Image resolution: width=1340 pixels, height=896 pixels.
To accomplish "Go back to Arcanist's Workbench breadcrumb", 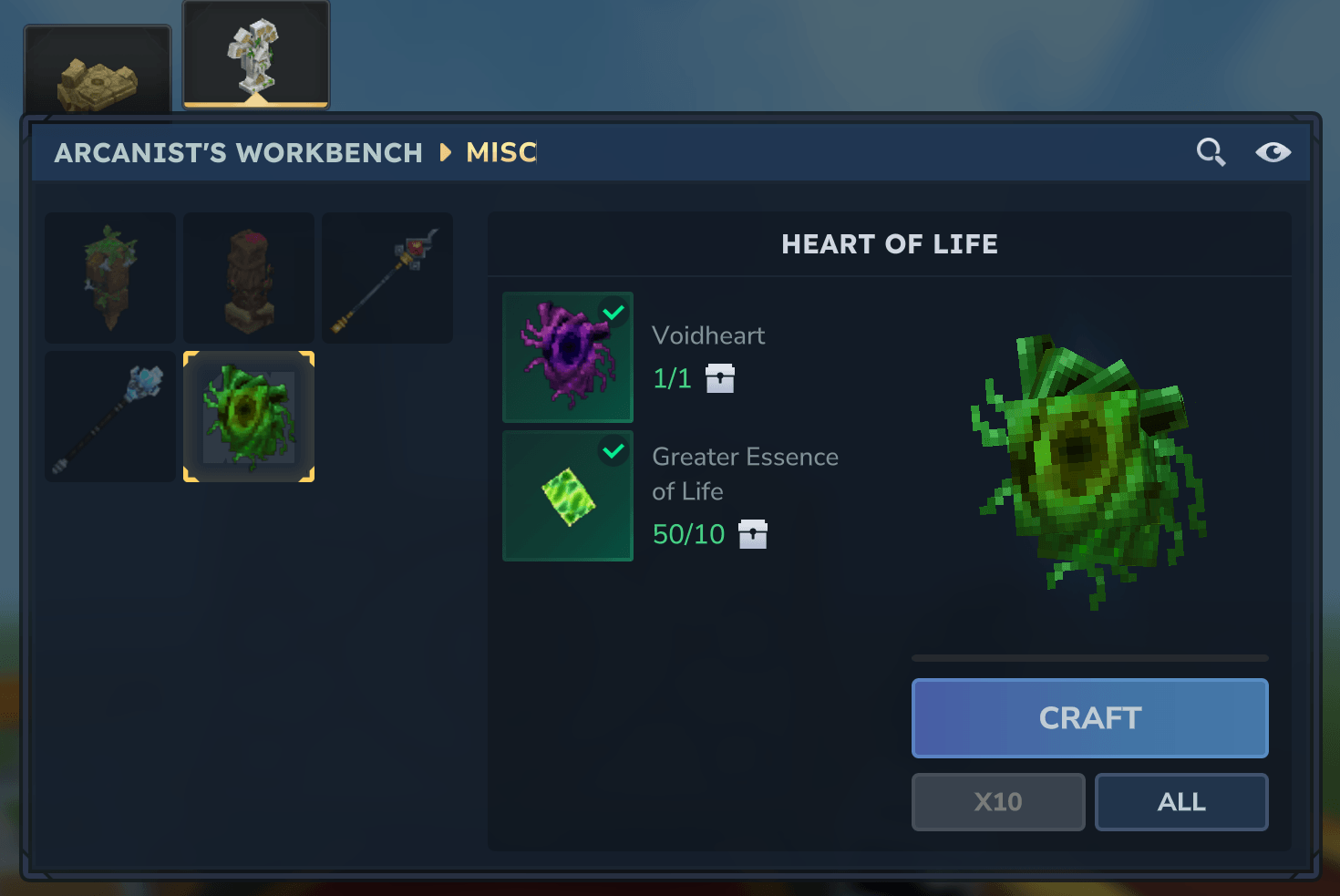I will [x=239, y=152].
